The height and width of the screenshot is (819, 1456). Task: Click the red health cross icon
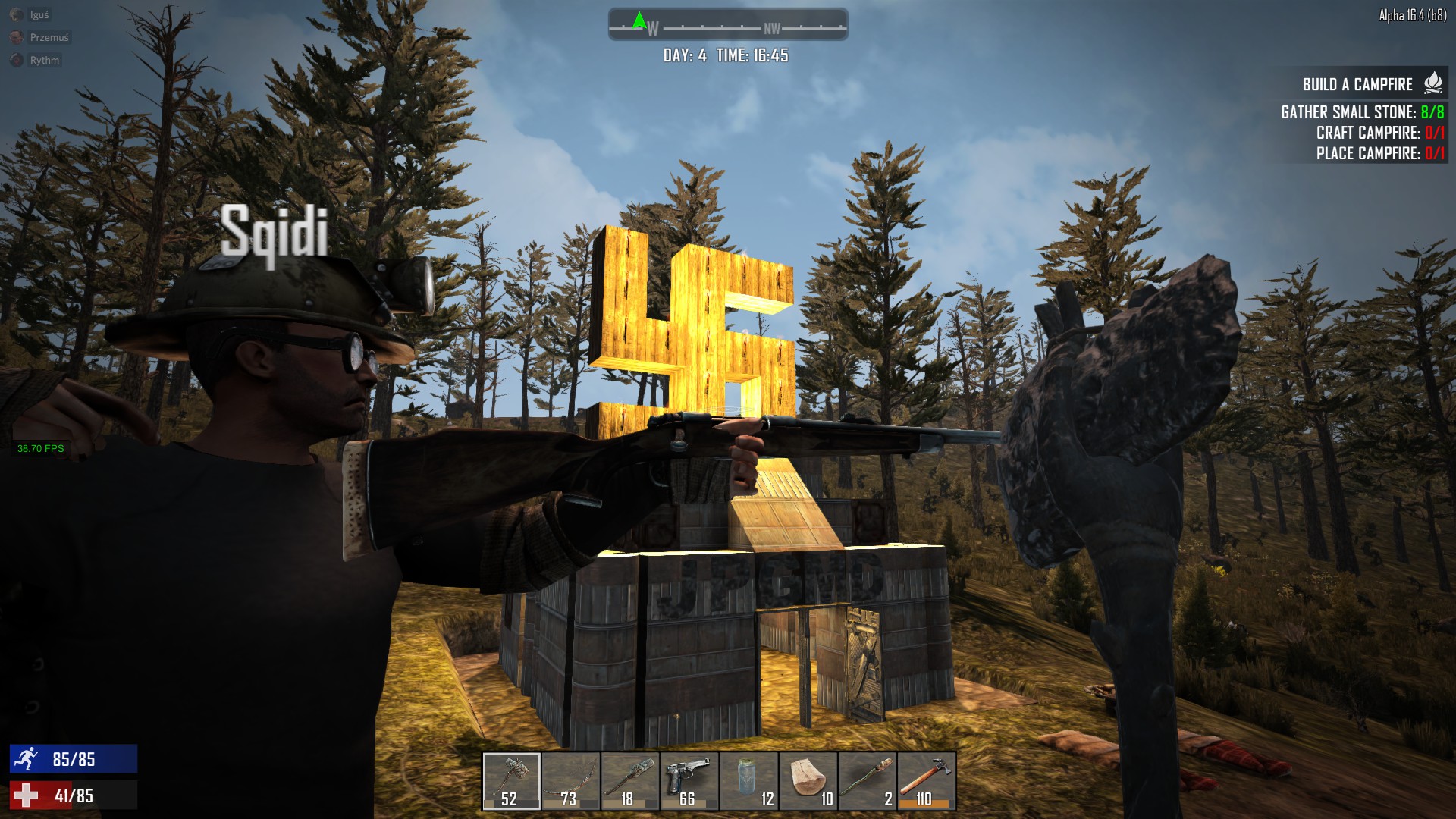pyautogui.click(x=28, y=796)
